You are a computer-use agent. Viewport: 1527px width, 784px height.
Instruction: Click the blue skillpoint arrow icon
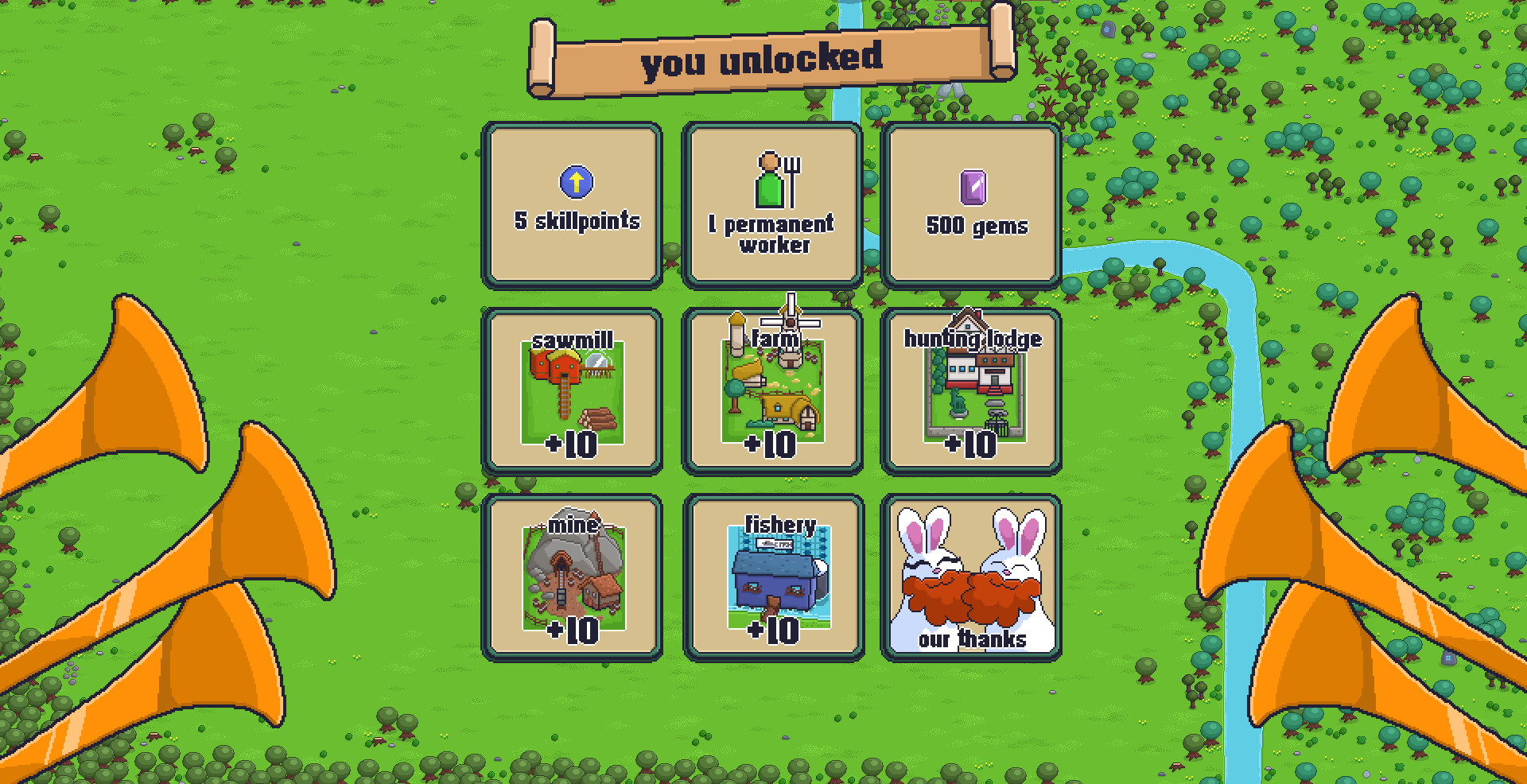coord(575,180)
